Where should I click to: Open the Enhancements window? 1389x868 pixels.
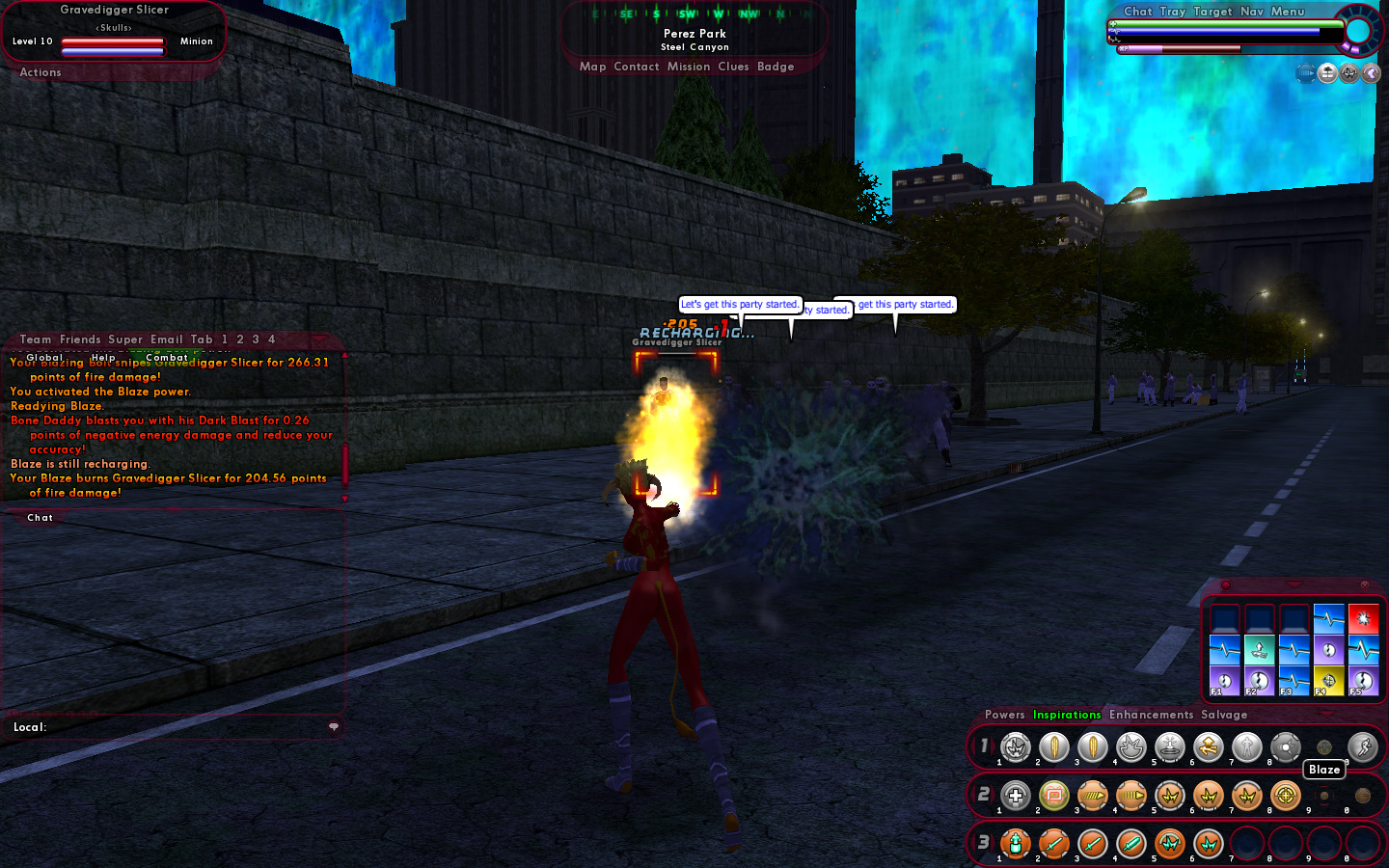click(x=1151, y=715)
